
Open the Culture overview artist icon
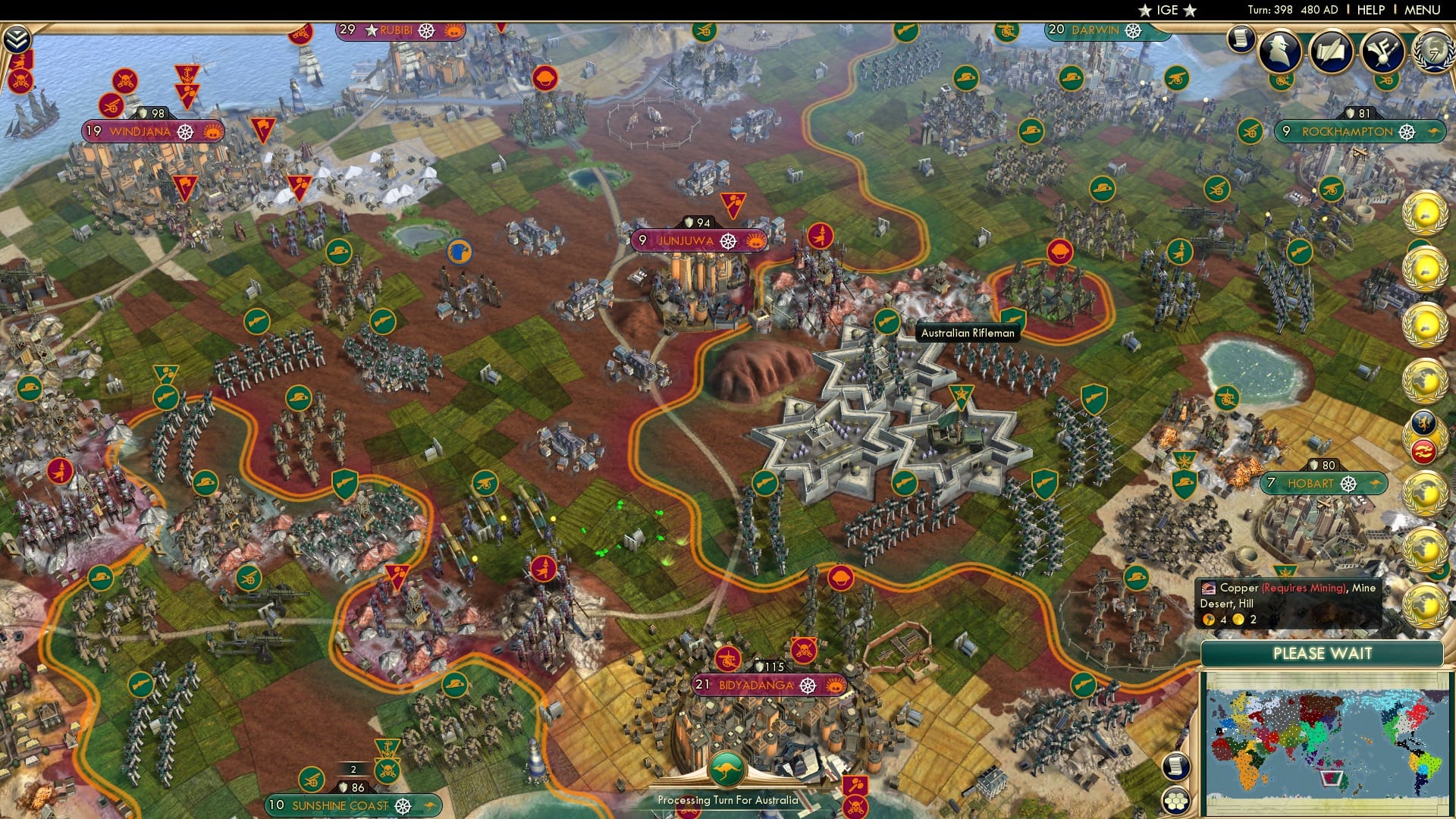coord(1382,49)
